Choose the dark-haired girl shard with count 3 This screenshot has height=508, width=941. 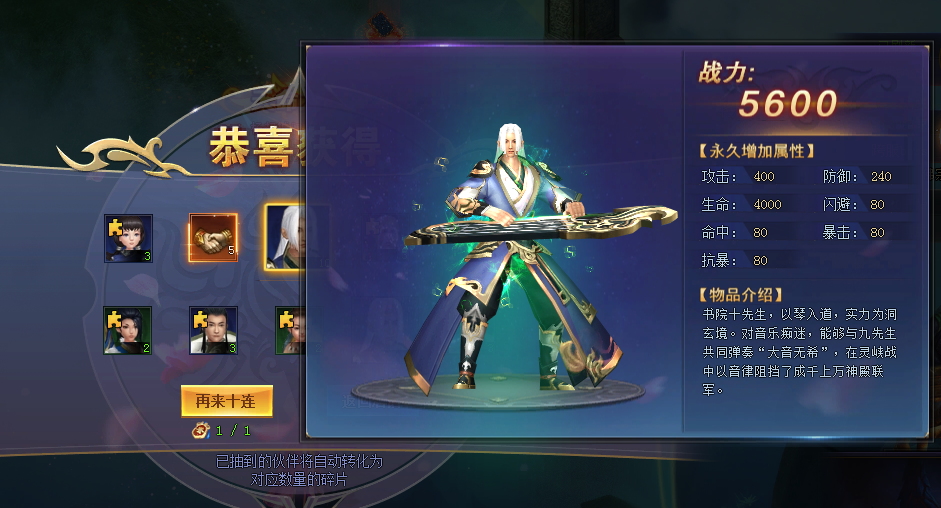128,238
